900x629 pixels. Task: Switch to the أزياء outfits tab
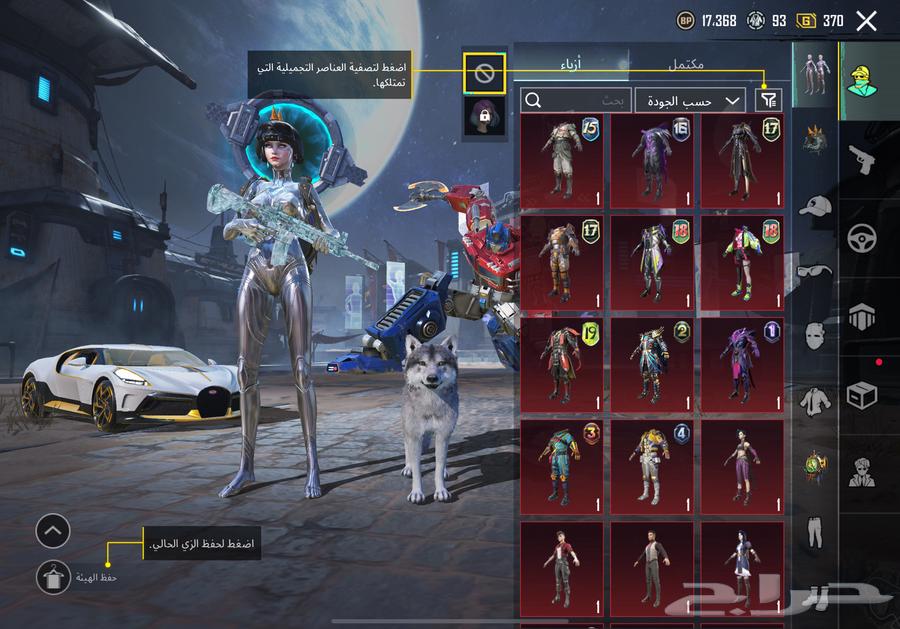[576, 65]
